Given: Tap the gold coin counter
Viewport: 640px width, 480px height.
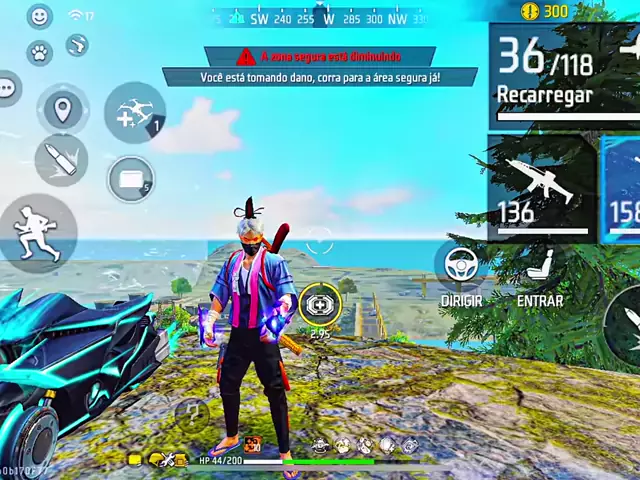Looking at the screenshot, I should point(545,11).
